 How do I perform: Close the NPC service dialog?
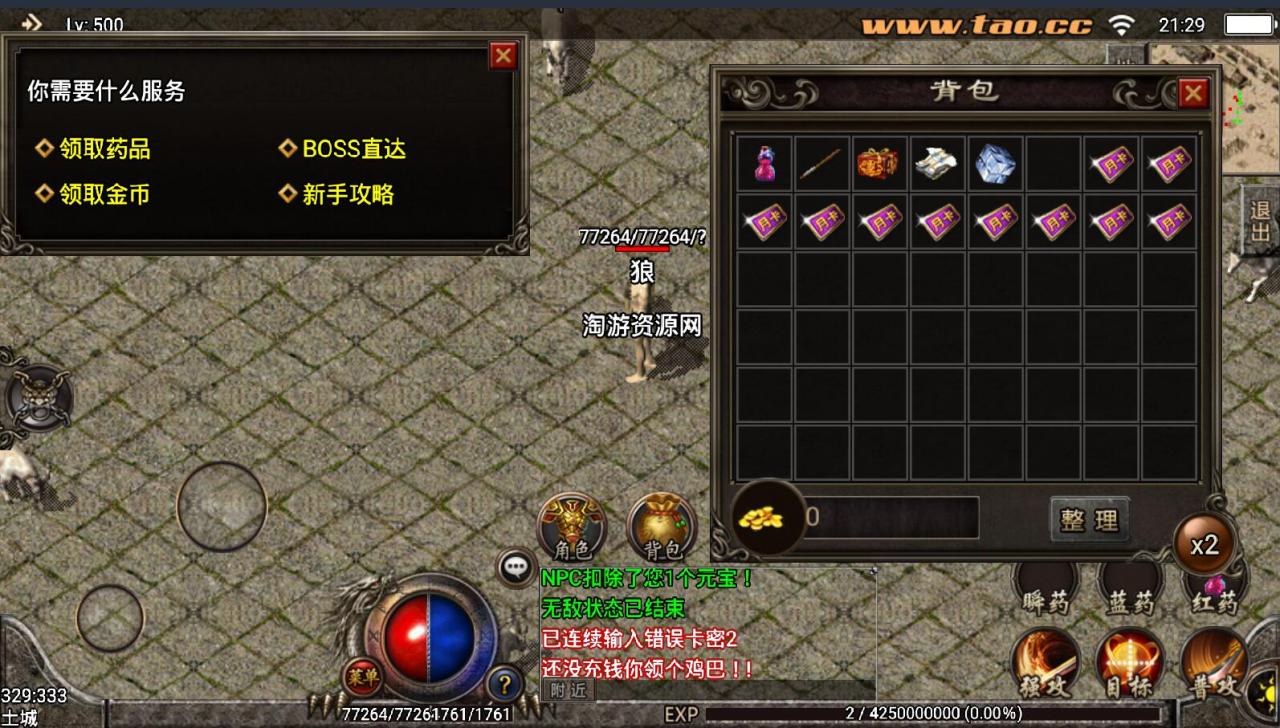tap(503, 56)
